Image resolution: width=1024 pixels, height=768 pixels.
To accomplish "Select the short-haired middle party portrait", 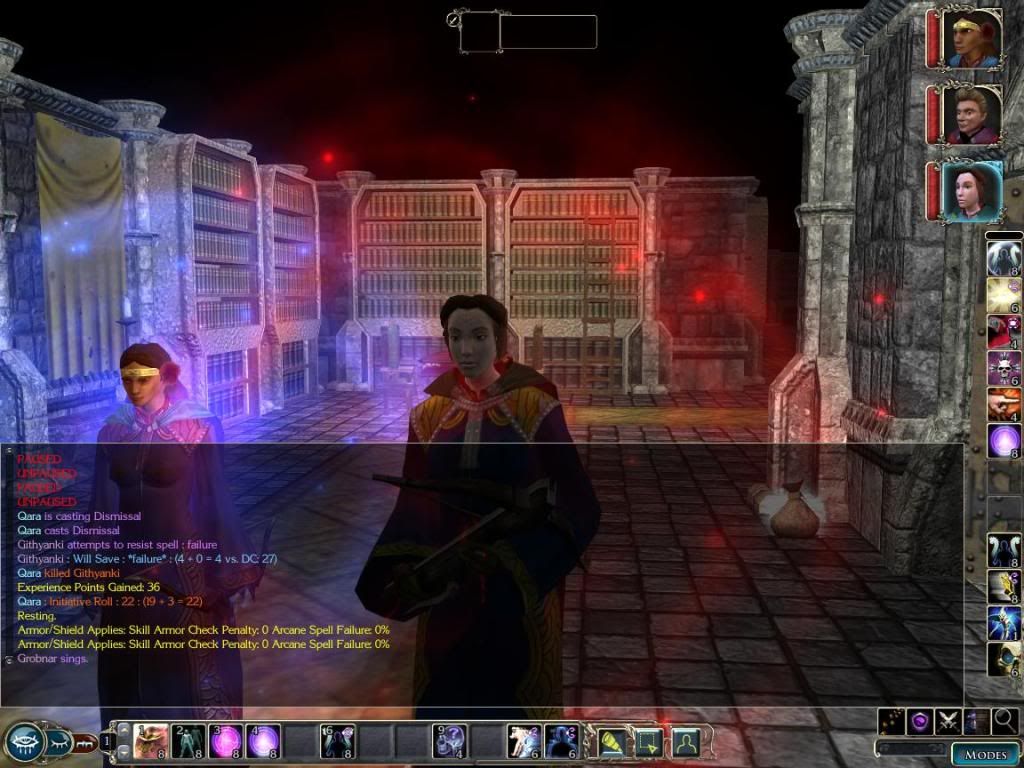I will tap(971, 115).
